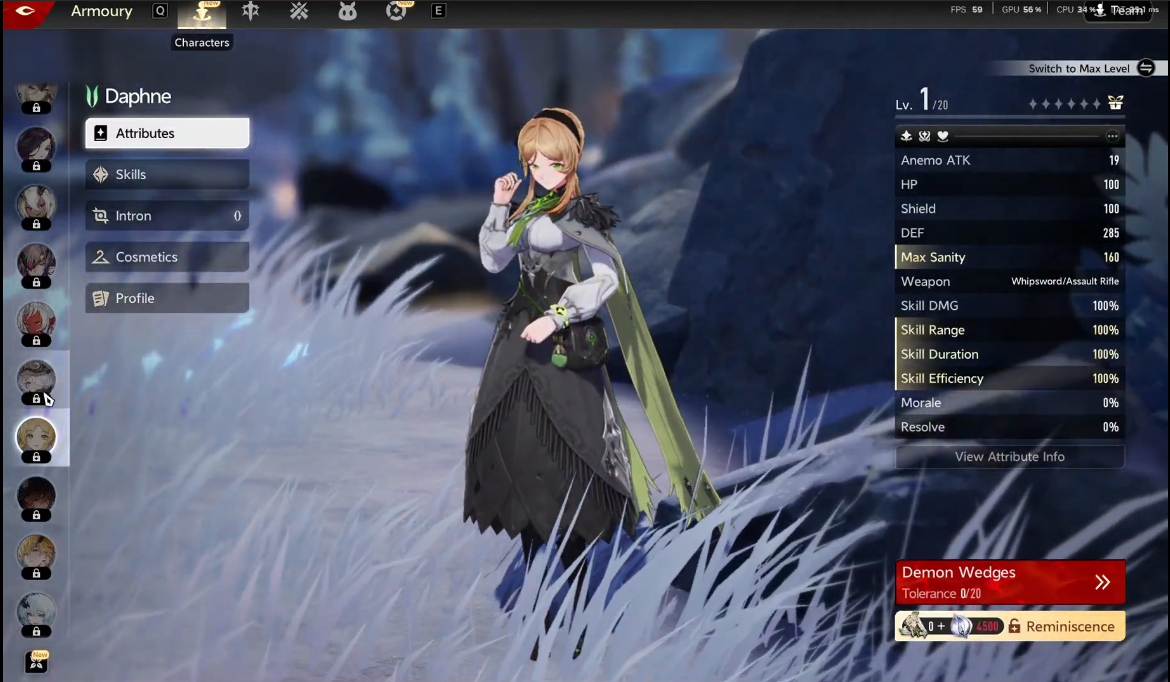Click the gift box icon beside stars
This screenshot has height=682, width=1170.
pyautogui.click(x=1115, y=103)
